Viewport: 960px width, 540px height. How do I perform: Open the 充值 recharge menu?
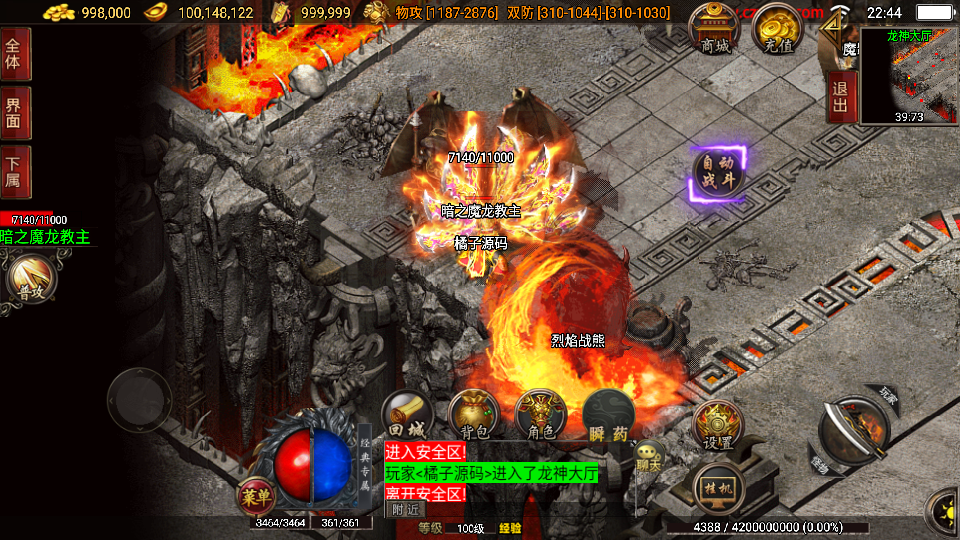[779, 30]
